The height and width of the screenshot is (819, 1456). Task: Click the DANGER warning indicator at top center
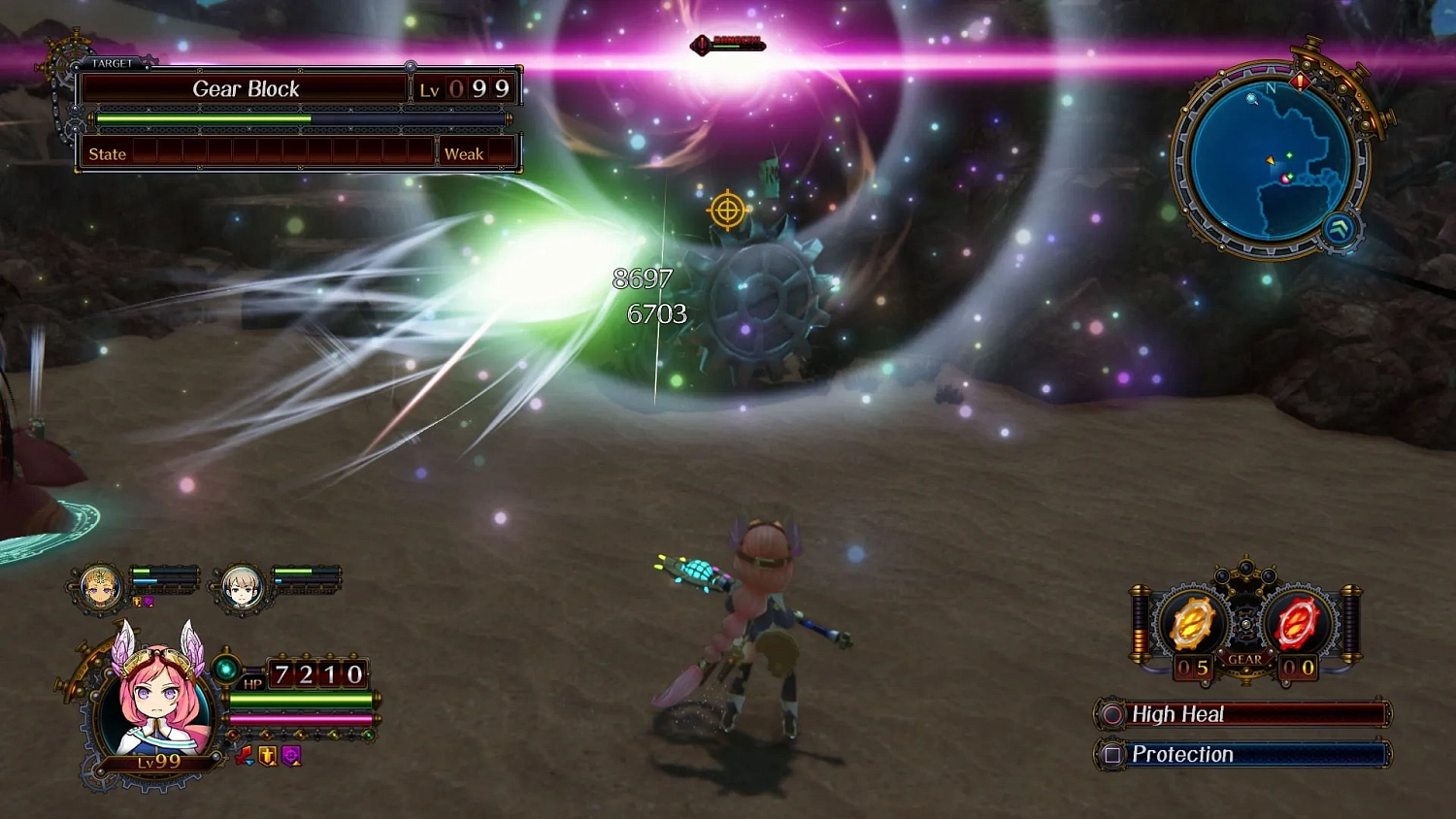(725, 43)
